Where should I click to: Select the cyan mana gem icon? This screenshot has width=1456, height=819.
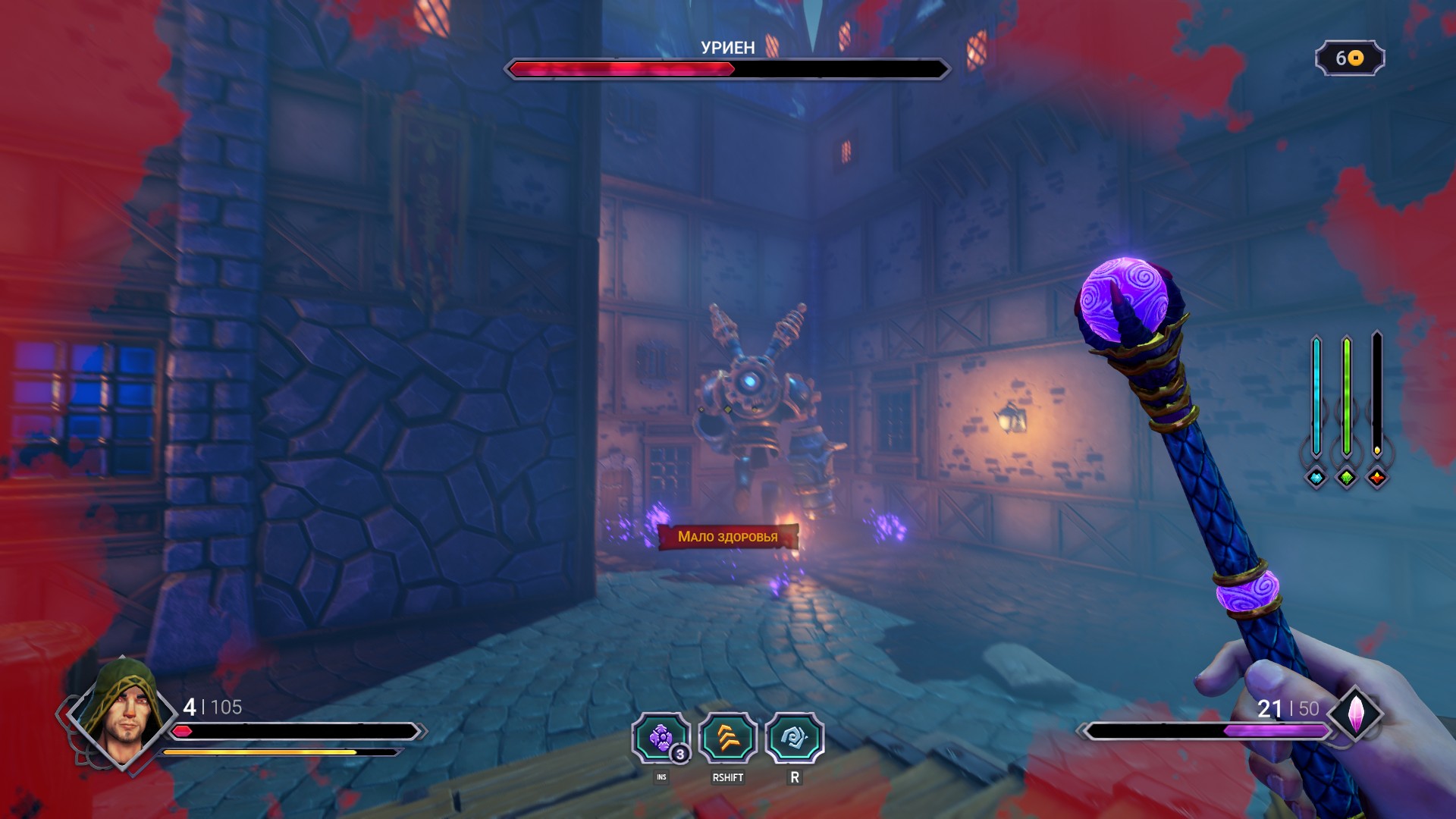click(1316, 478)
